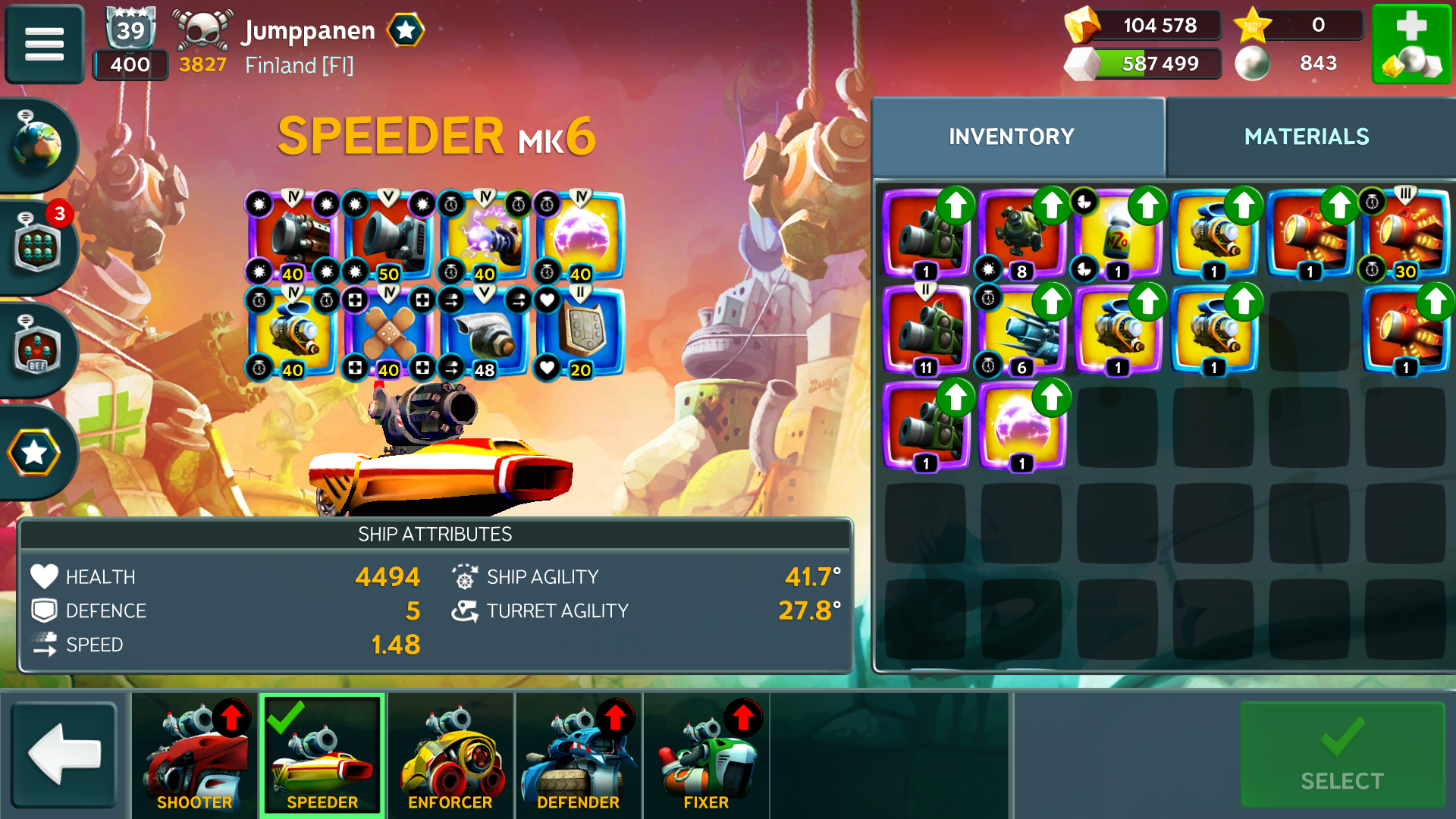The width and height of the screenshot is (1456, 819).
Task: Choose the Shooter ship
Action: pos(195,755)
